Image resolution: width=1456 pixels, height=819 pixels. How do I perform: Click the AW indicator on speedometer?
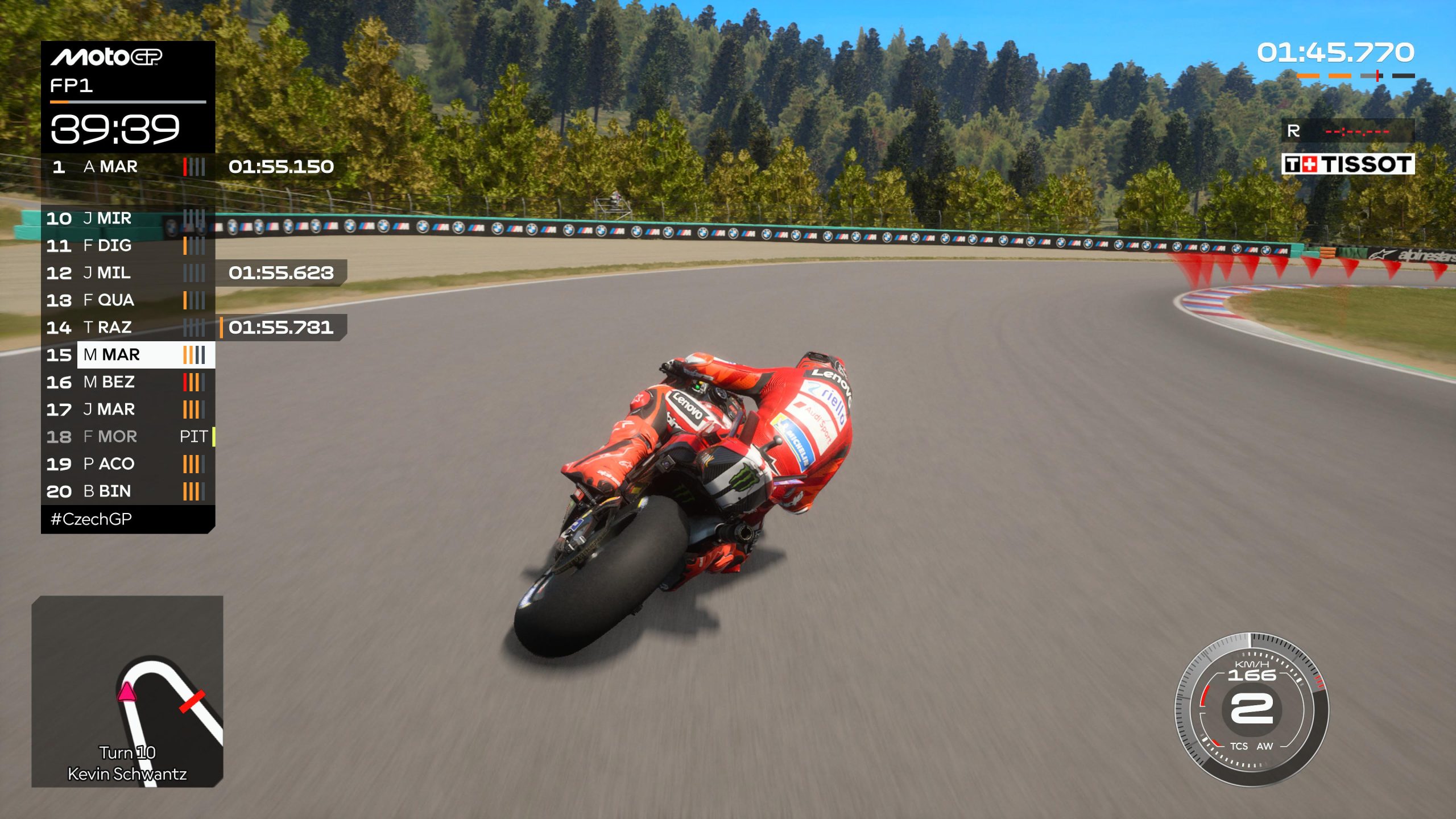[x=1265, y=746]
